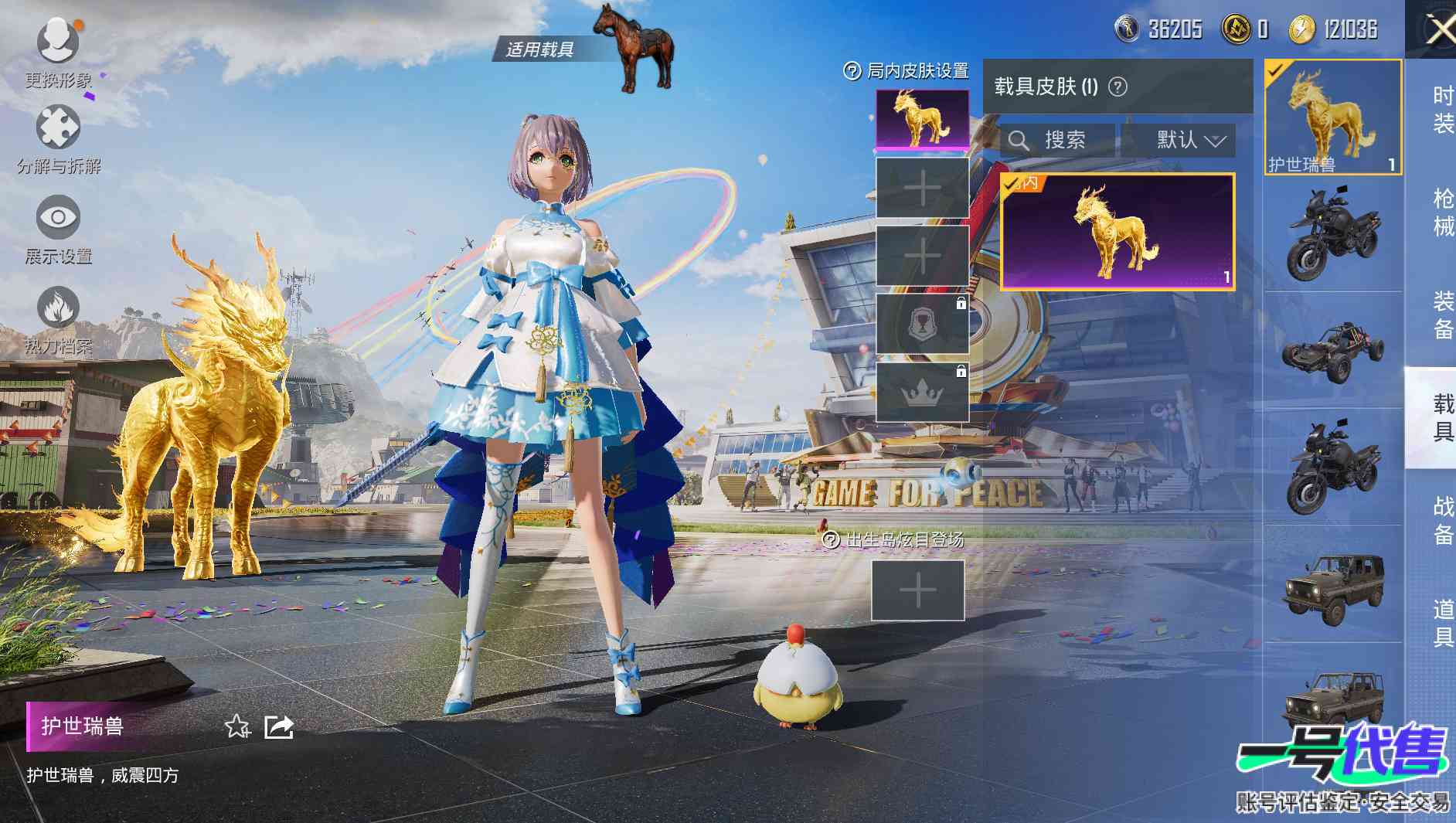
Task: Click the 搜索 search field
Action: (x=1057, y=140)
